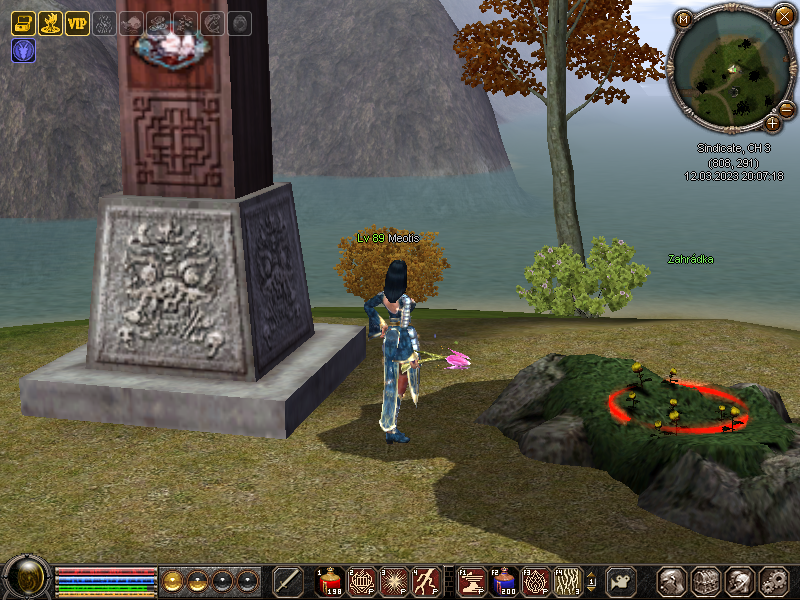Viewport: 800px width, 600px height.
Task: Activate the lightning-bolt skill in slot 4
Action: (x=427, y=581)
